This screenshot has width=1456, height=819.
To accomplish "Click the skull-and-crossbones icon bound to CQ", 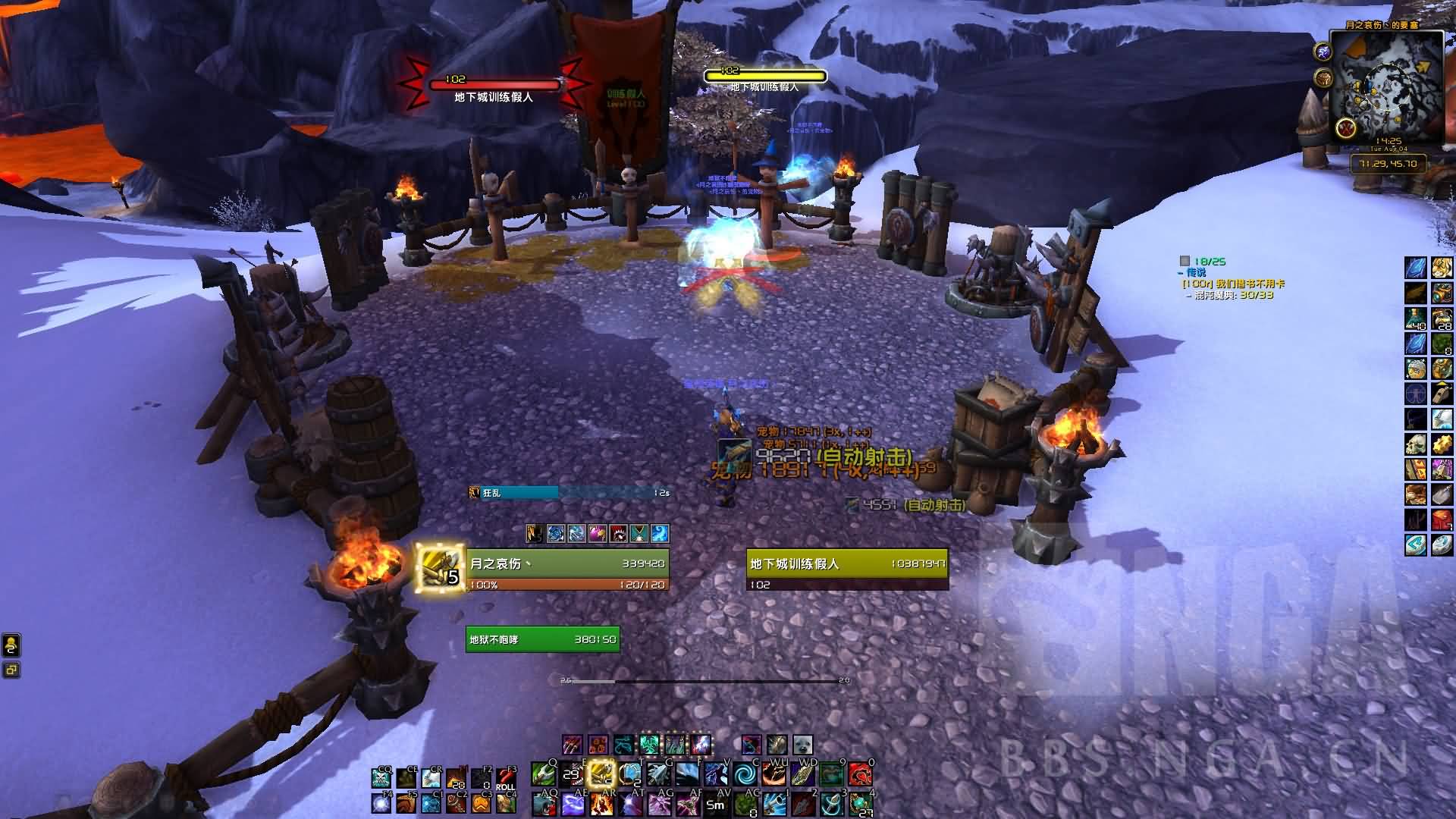I will (x=381, y=779).
